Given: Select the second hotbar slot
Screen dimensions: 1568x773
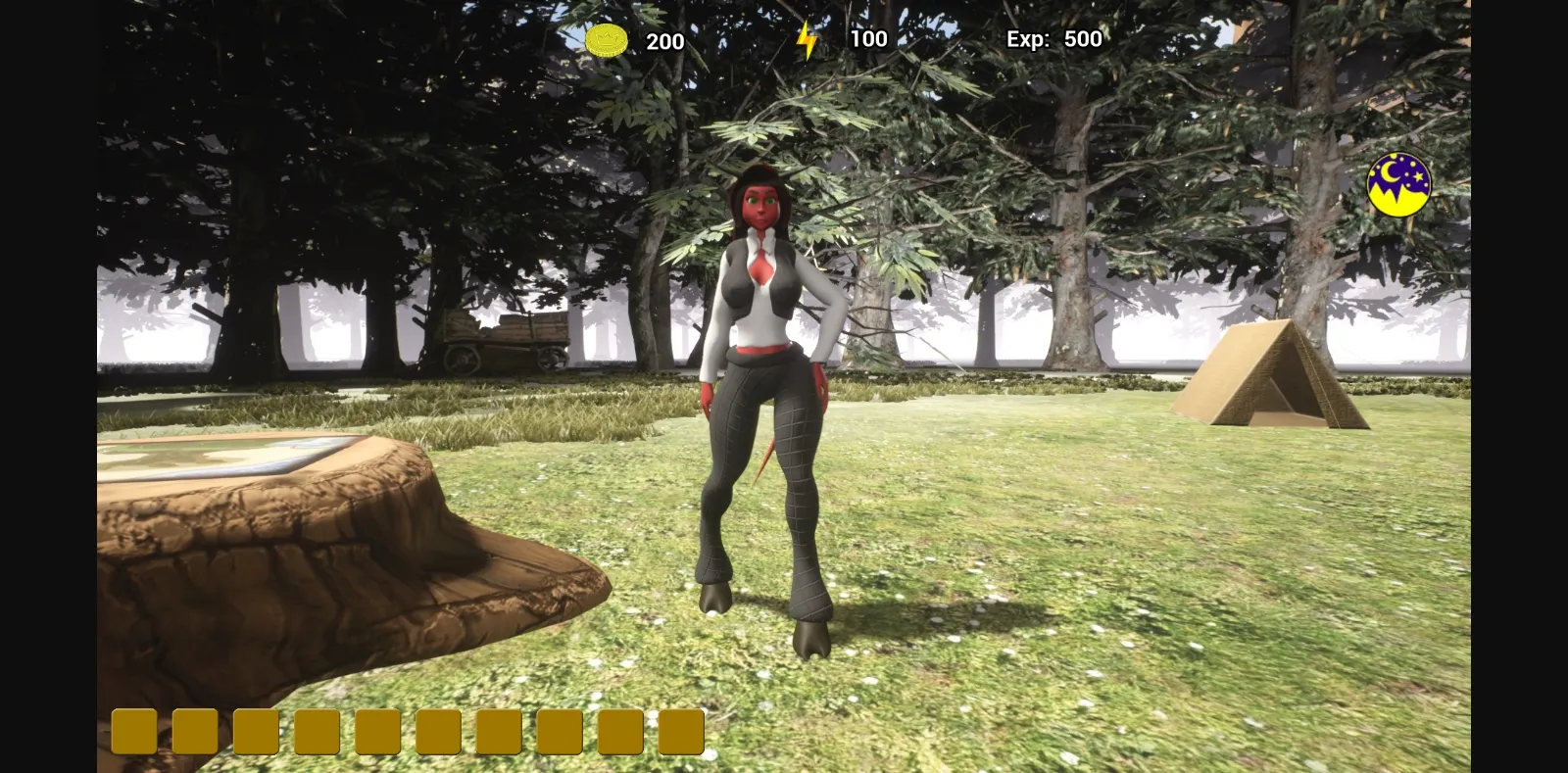Looking at the screenshot, I should click(193, 730).
